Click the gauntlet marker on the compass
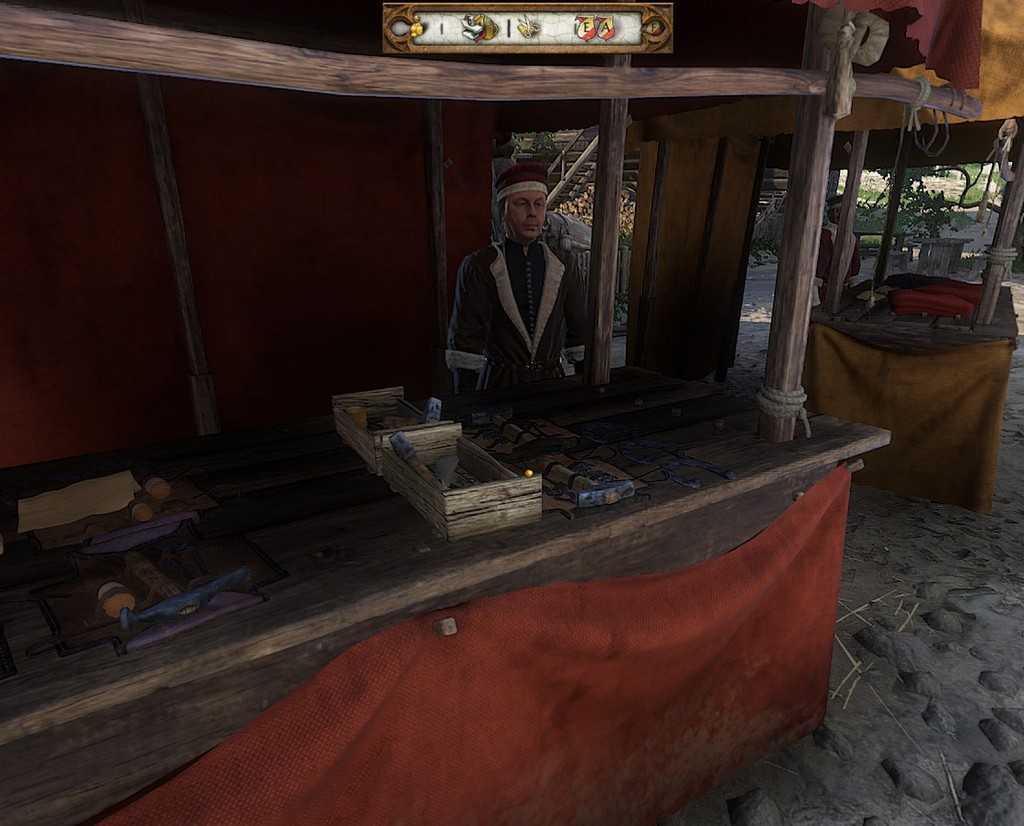The image size is (1024, 826). pyautogui.click(x=527, y=28)
